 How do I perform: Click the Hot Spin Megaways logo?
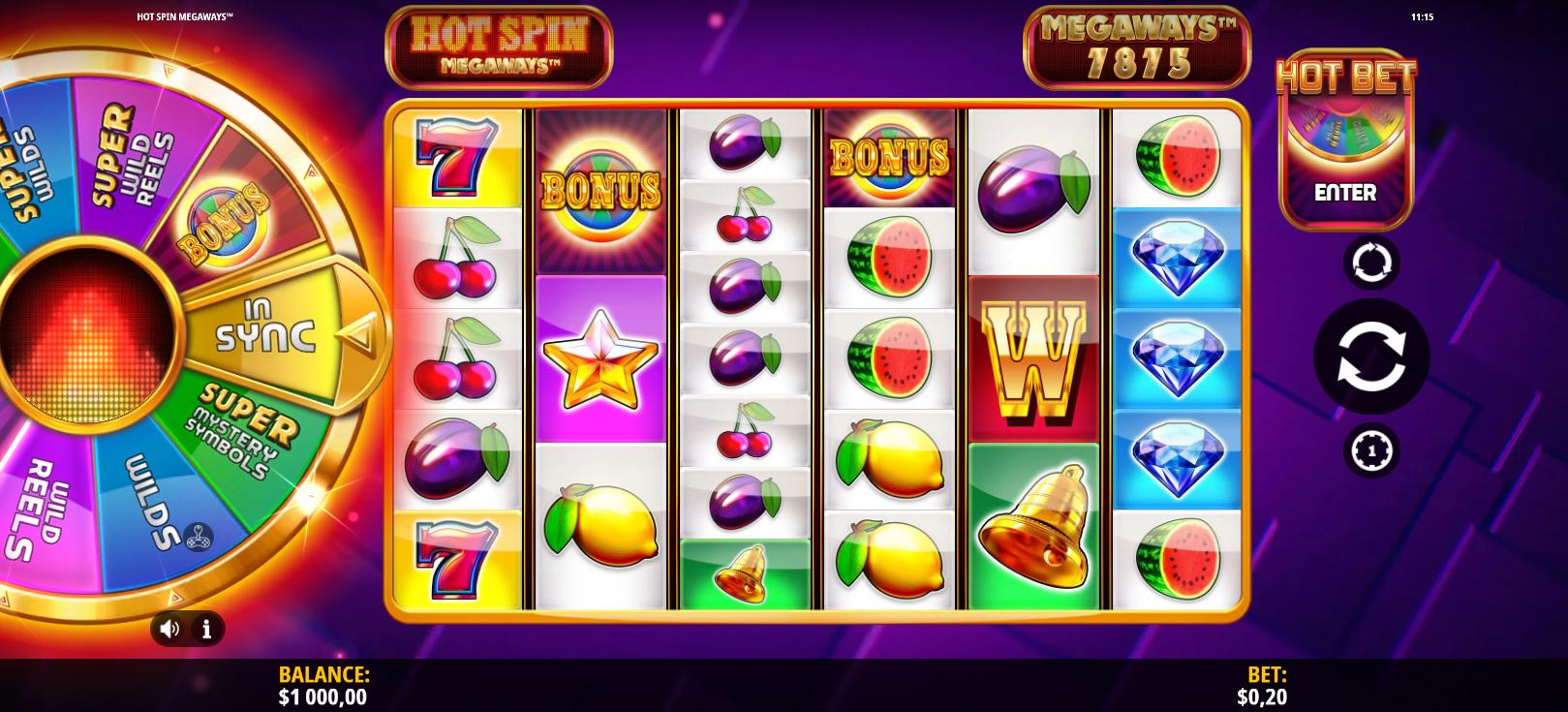tap(498, 46)
